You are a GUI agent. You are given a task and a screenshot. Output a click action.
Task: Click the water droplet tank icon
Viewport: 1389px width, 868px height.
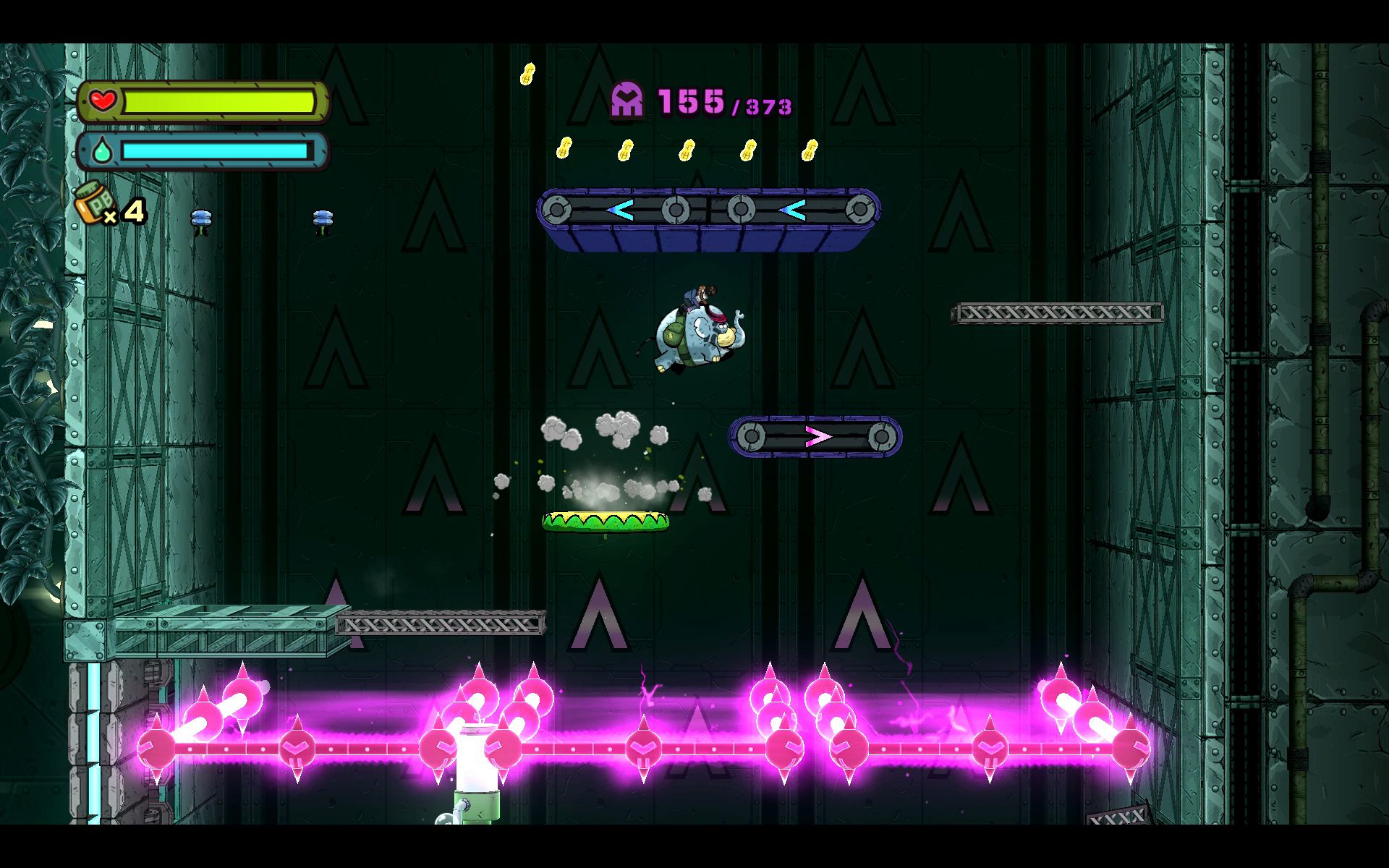101,151
